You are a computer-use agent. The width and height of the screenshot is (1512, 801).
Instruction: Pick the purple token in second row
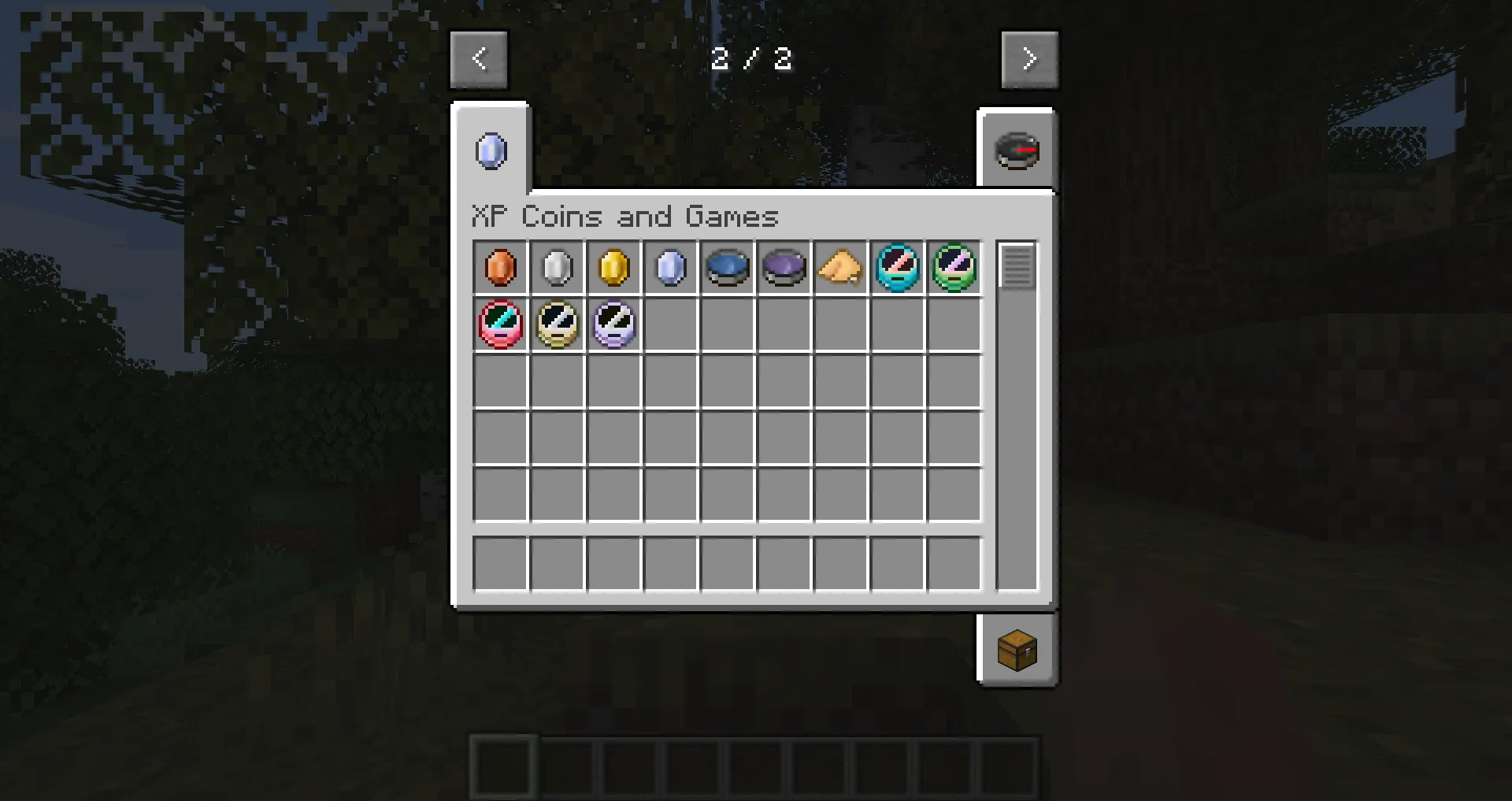614,324
